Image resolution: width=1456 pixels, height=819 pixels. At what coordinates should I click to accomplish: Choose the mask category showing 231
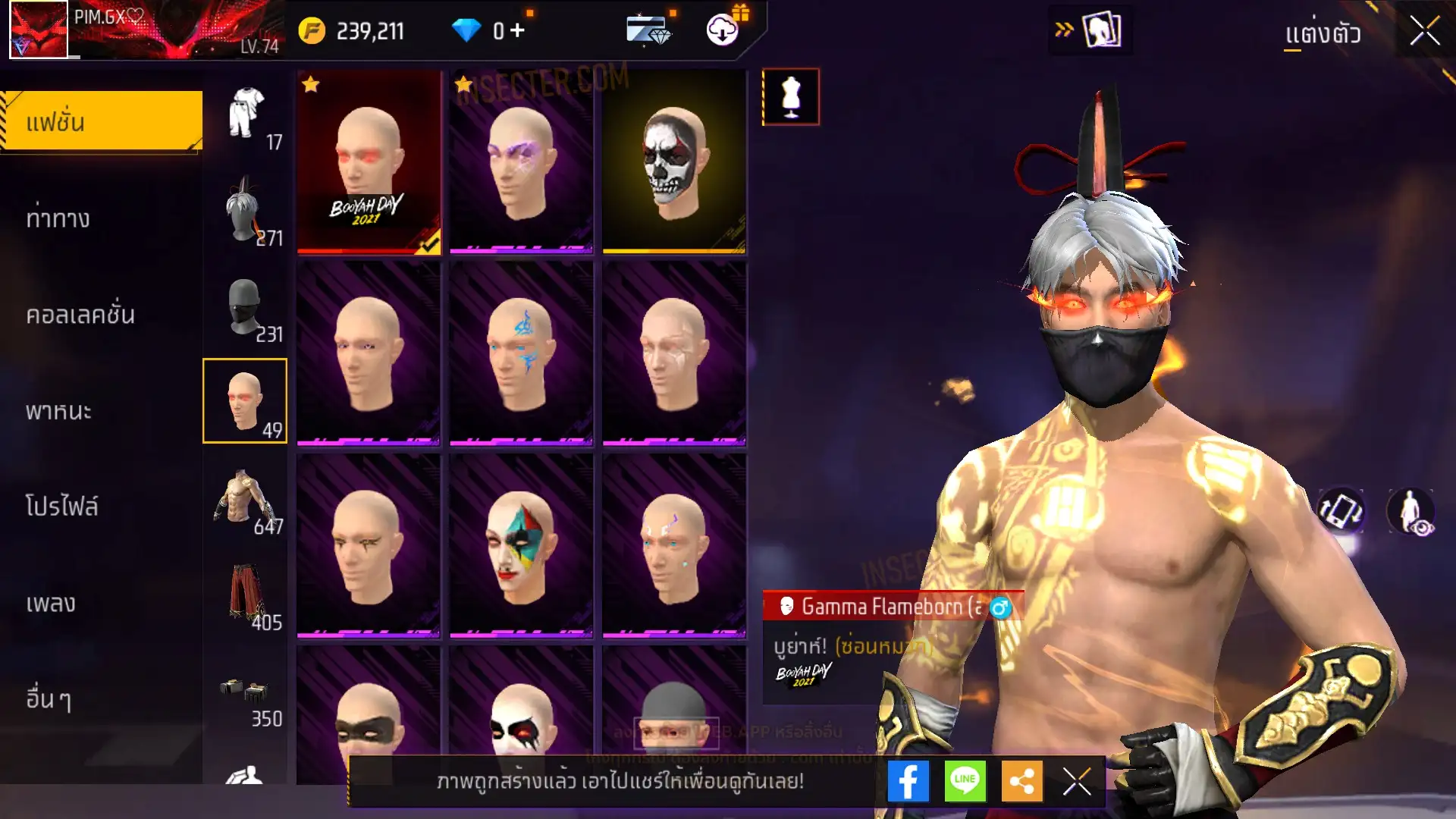tap(246, 306)
